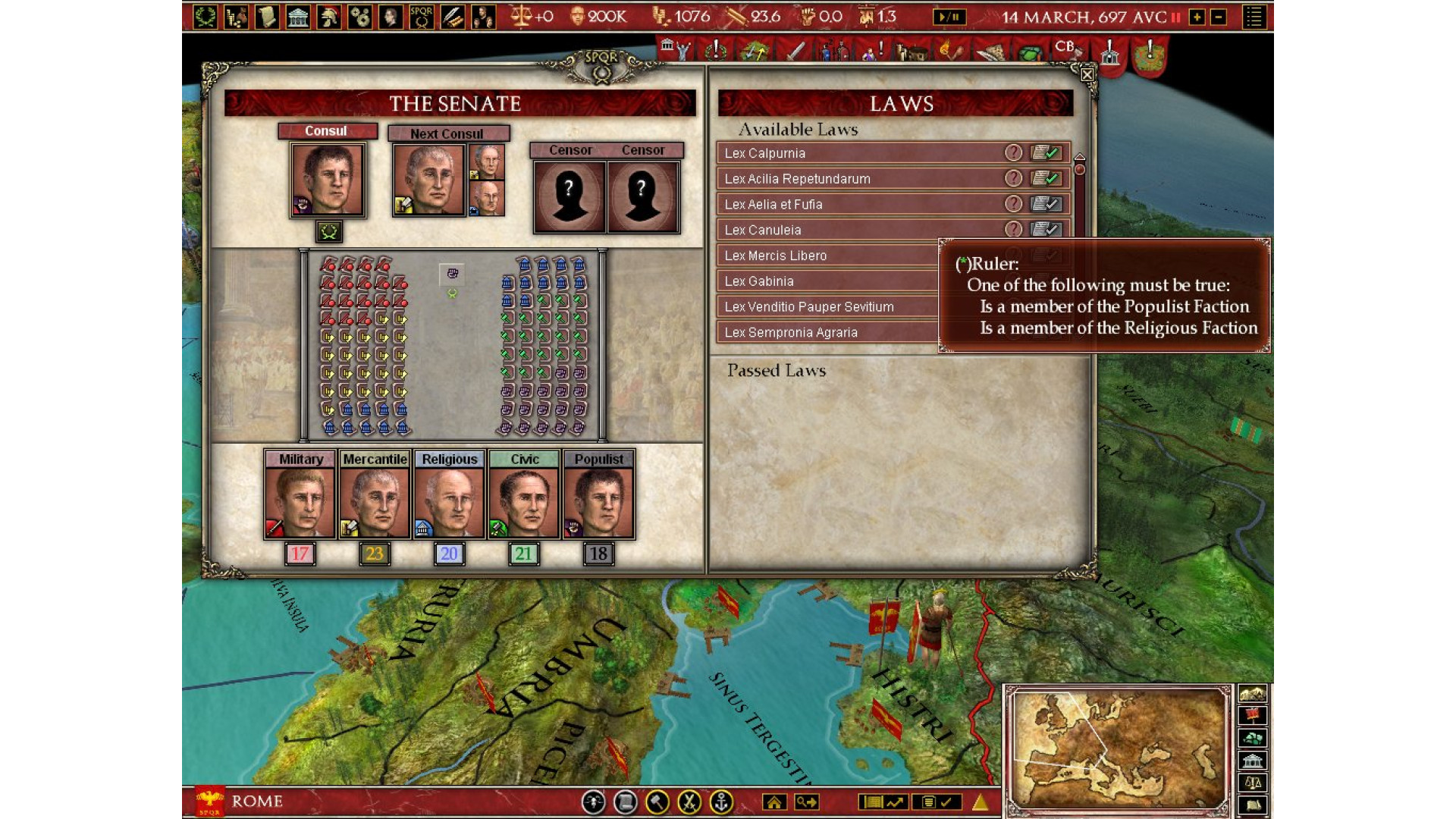View the Next Consul portrait

click(x=428, y=180)
